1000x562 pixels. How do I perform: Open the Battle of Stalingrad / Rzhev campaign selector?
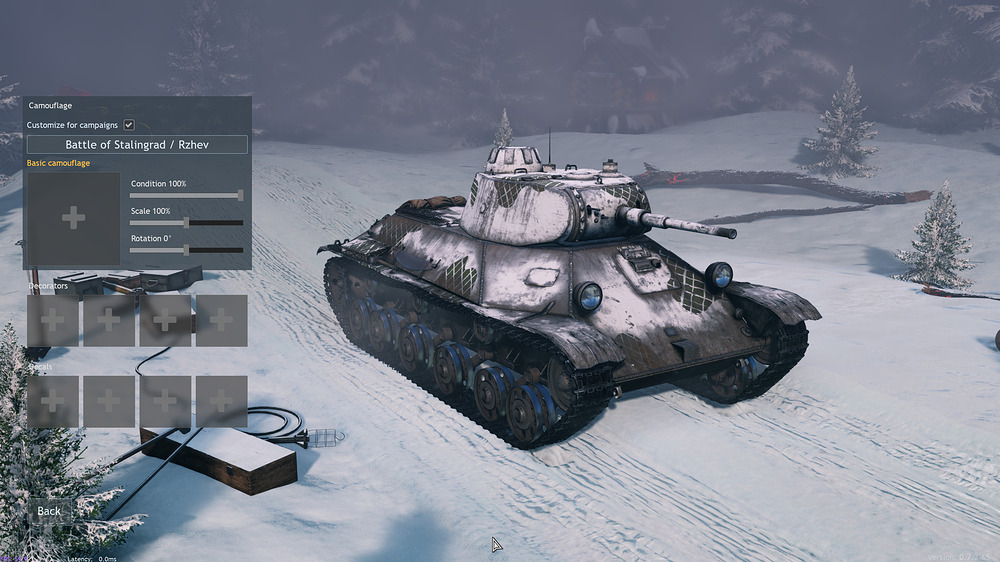(x=137, y=145)
